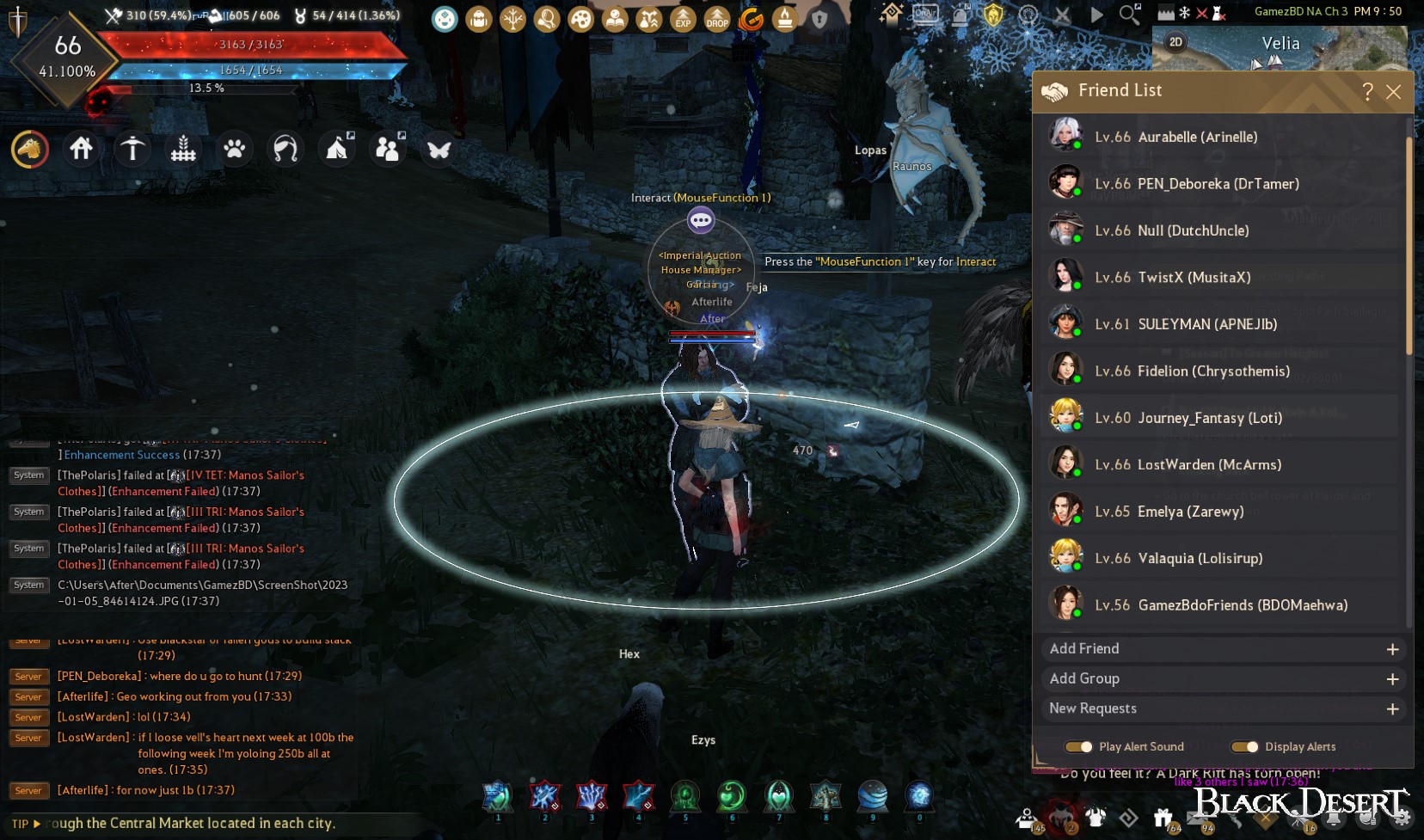Expand the Add Friend section
1424x840 pixels.
tap(1392, 649)
